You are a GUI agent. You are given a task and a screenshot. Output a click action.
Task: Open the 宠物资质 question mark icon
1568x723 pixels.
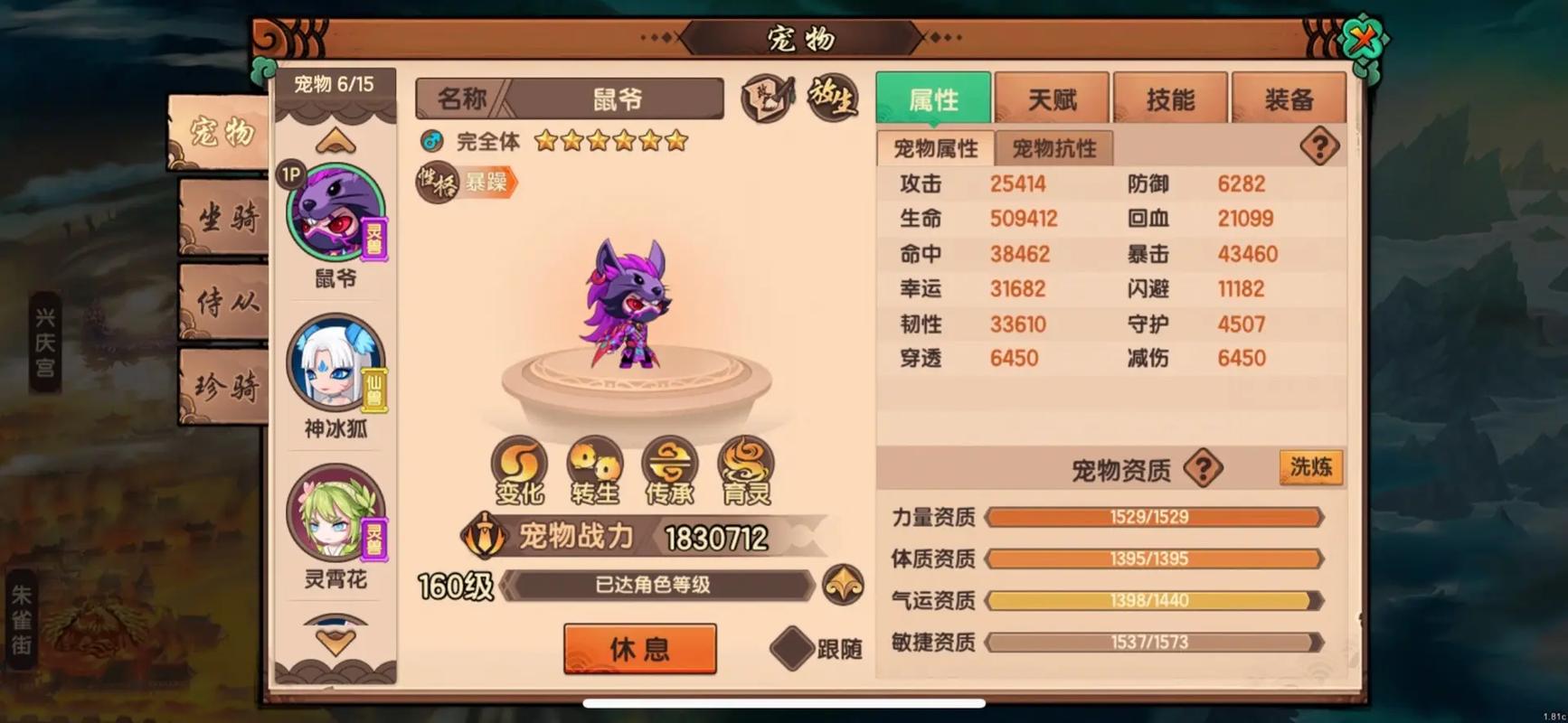pos(1203,469)
